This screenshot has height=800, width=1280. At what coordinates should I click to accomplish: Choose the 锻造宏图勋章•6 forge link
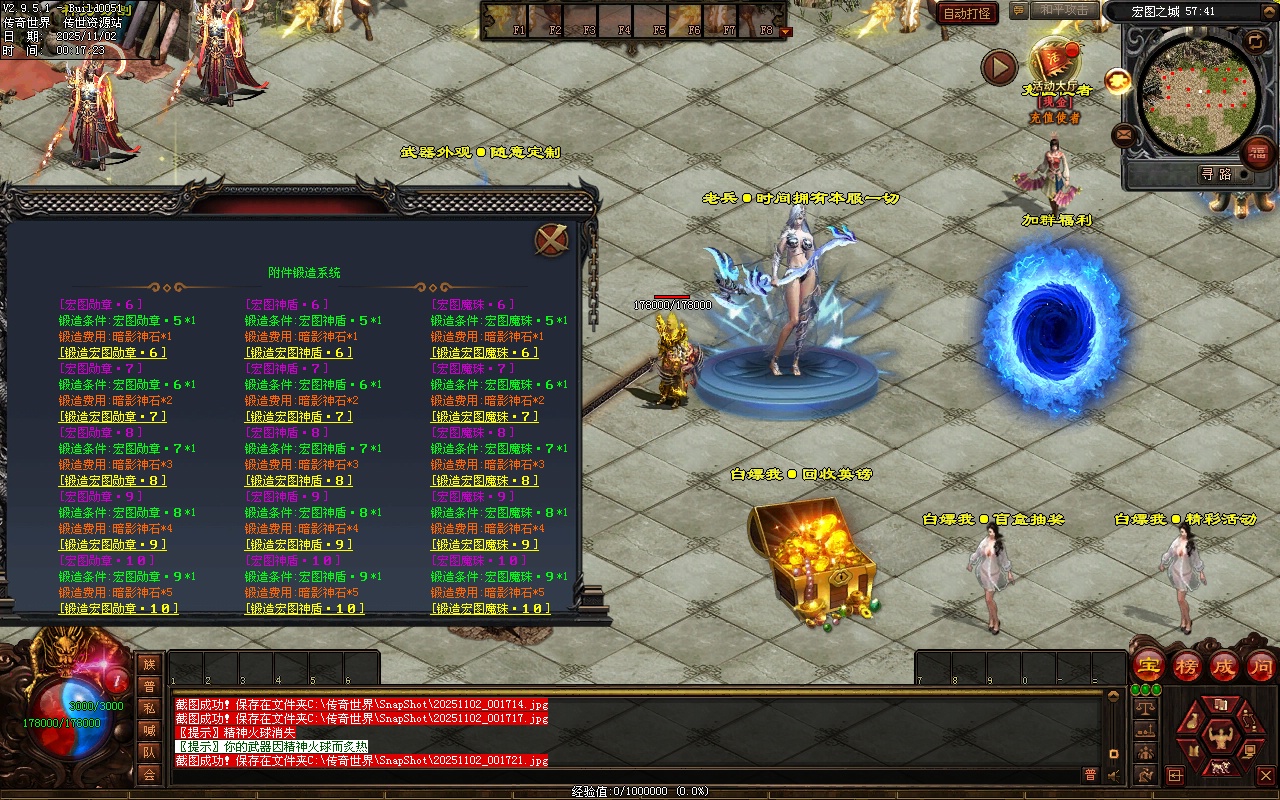(113, 353)
